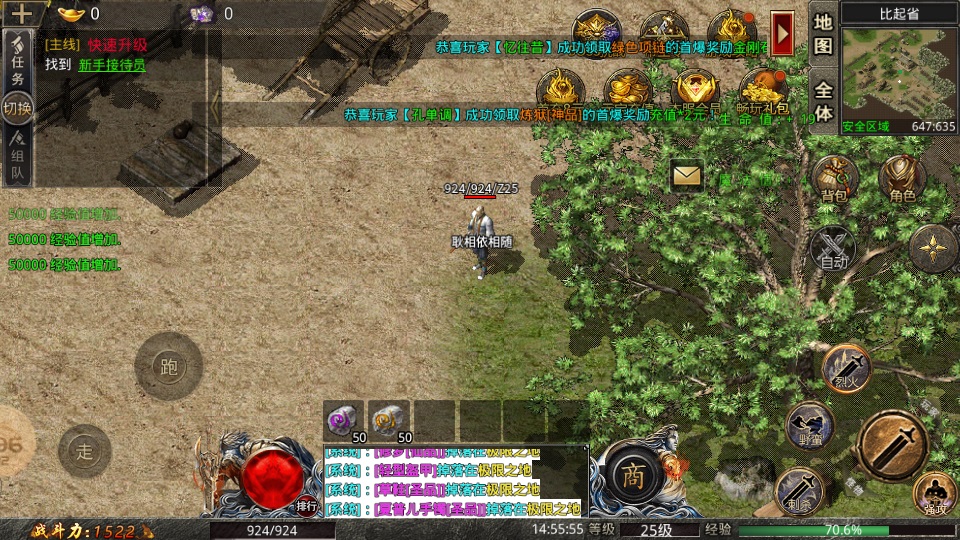Activate the 烈火 fire sword skill

[x=846, y=367]
